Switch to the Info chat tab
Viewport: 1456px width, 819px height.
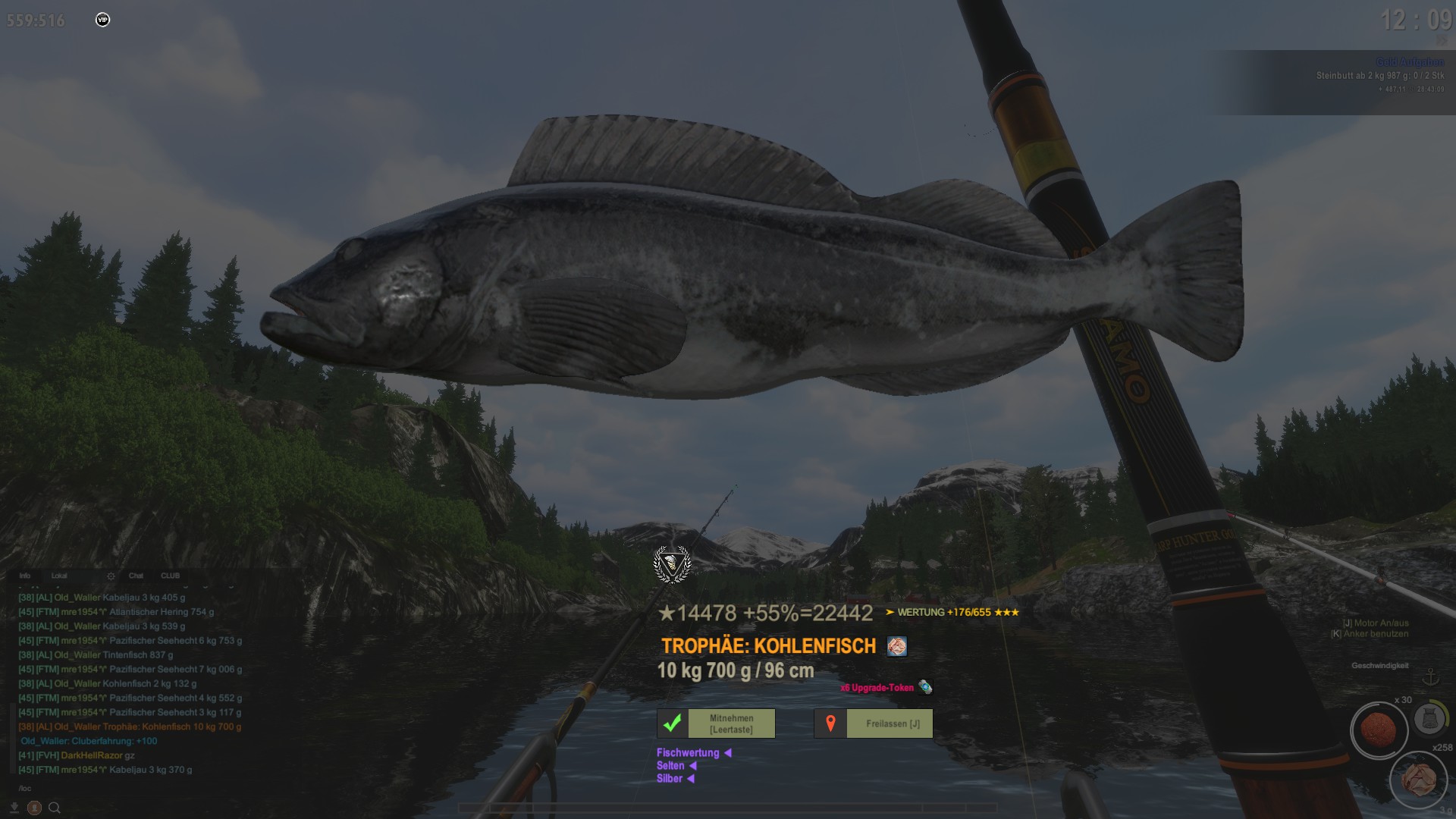tap(25, 576)
